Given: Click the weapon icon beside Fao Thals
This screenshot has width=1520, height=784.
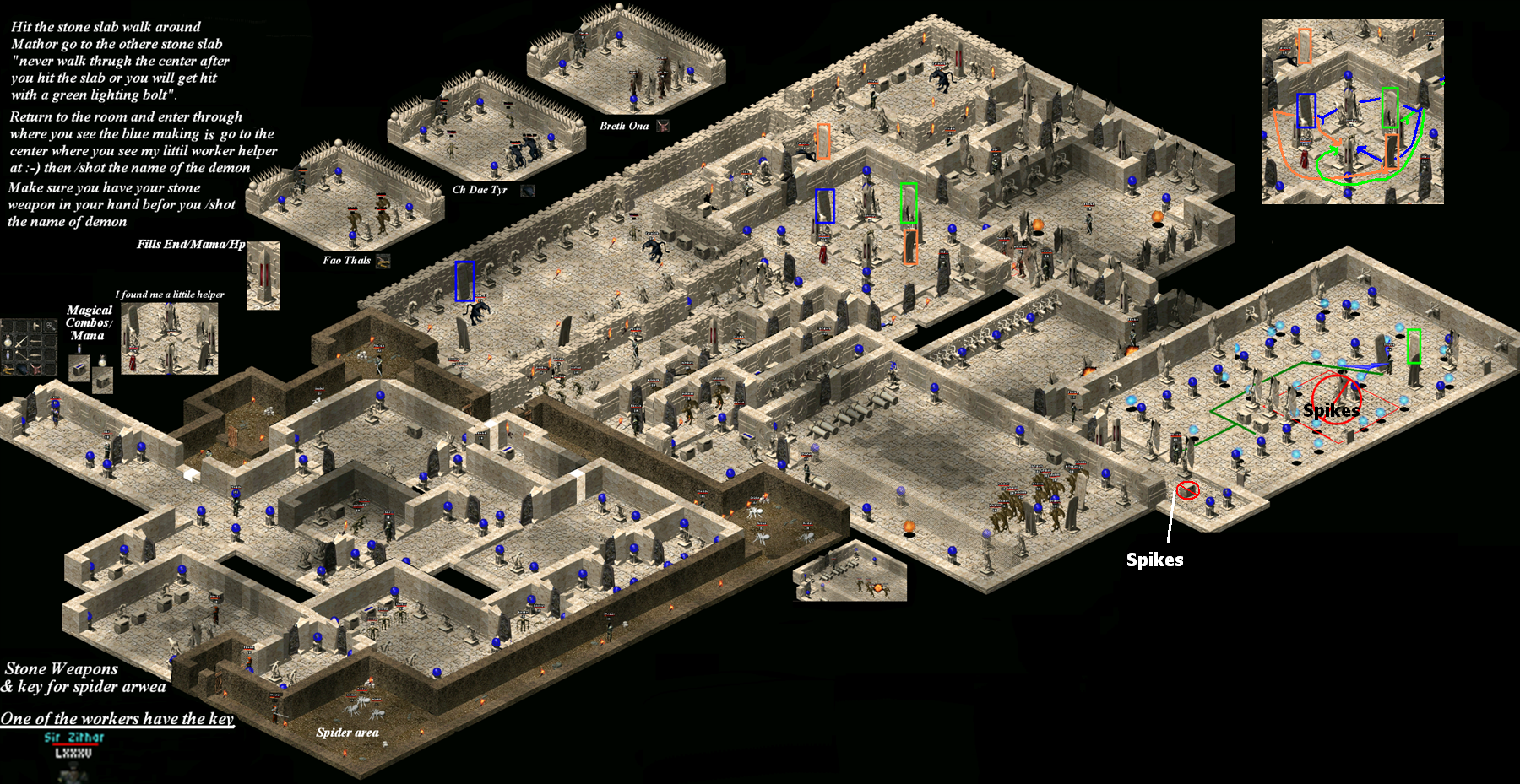Looking at the screenshot, I should pos(383,262).
